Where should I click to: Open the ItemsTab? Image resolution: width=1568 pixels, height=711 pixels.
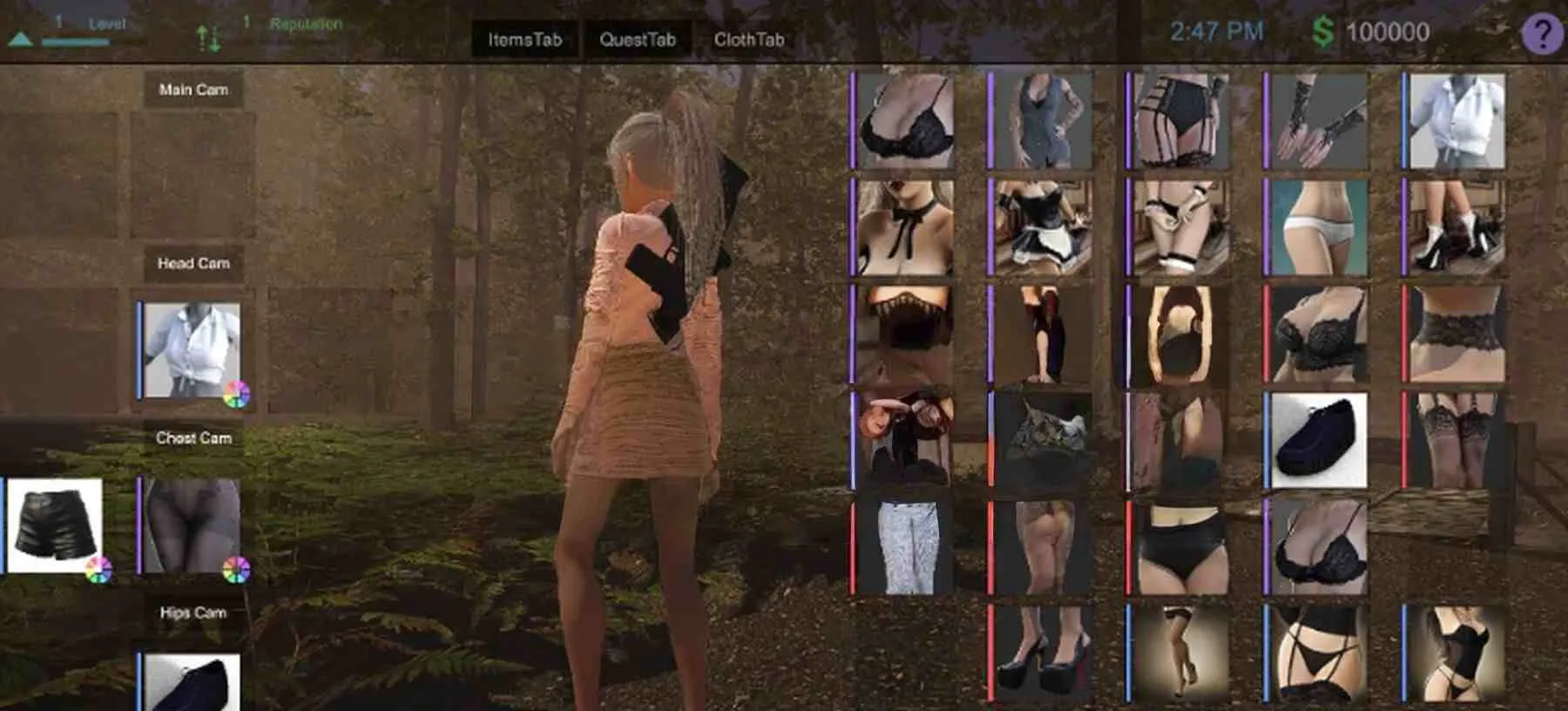click(x=524, y=39)
